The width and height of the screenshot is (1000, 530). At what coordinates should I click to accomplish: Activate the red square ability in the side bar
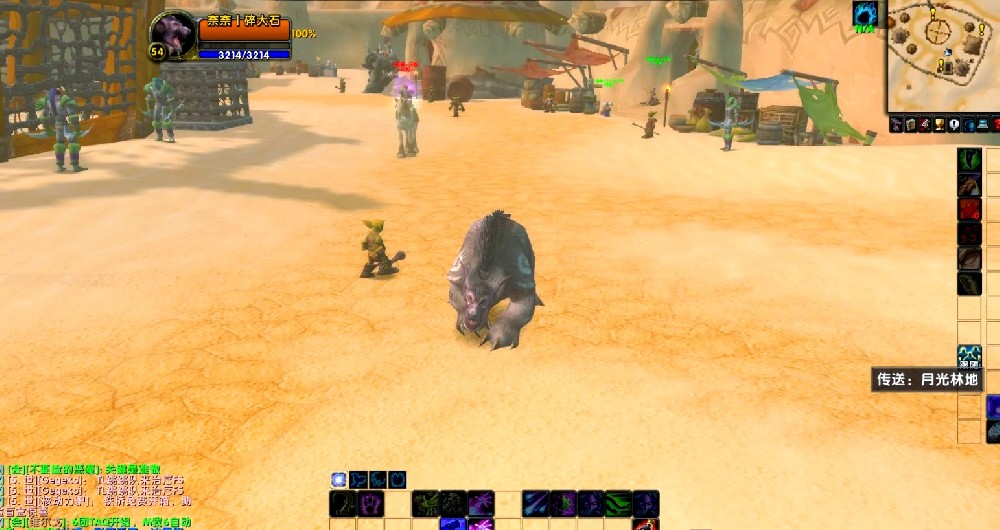pos(969,209)
